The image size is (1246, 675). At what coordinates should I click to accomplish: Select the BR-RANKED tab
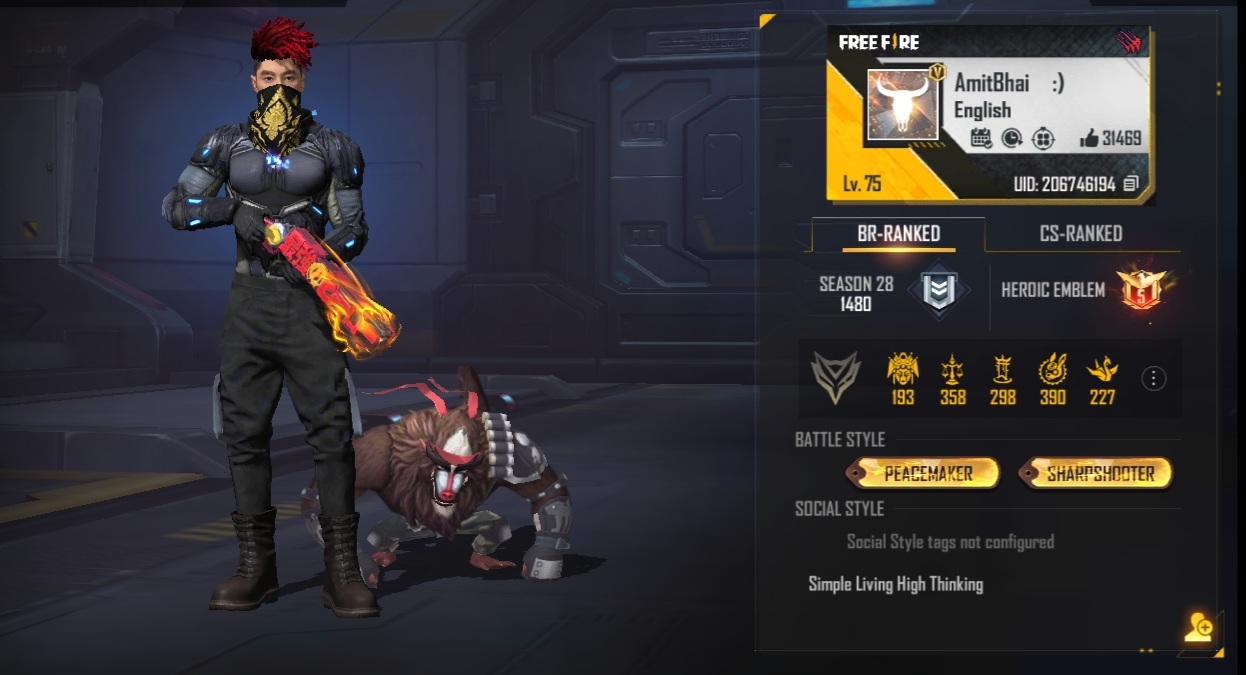[898, 234]
